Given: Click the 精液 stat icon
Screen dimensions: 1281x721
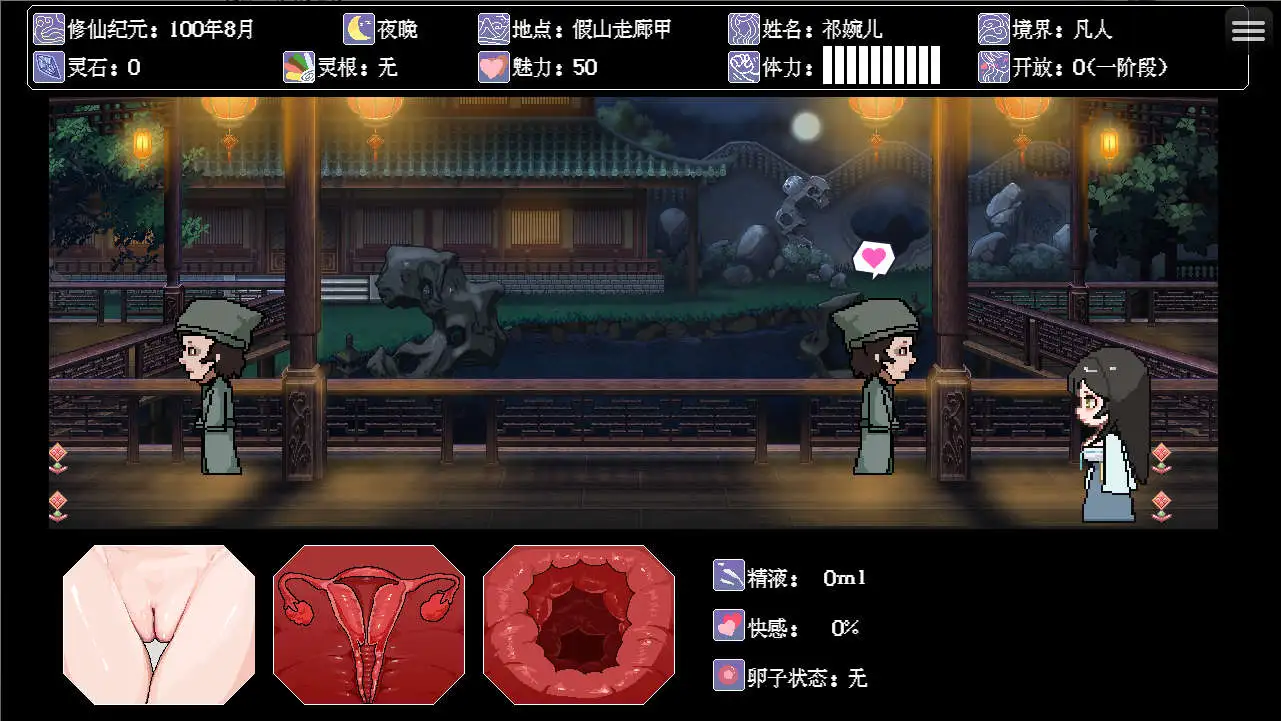Looking at the screenshot, I should click(x=728, y=577).
